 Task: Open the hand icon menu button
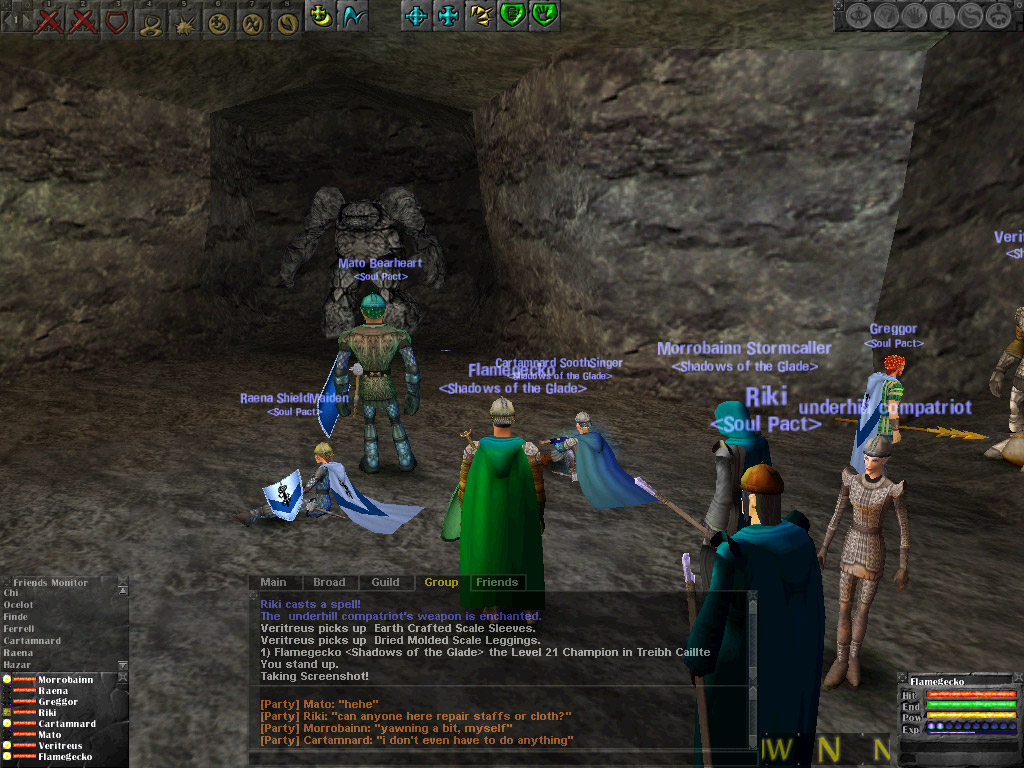pyautogui.click(x=913, y=16)
